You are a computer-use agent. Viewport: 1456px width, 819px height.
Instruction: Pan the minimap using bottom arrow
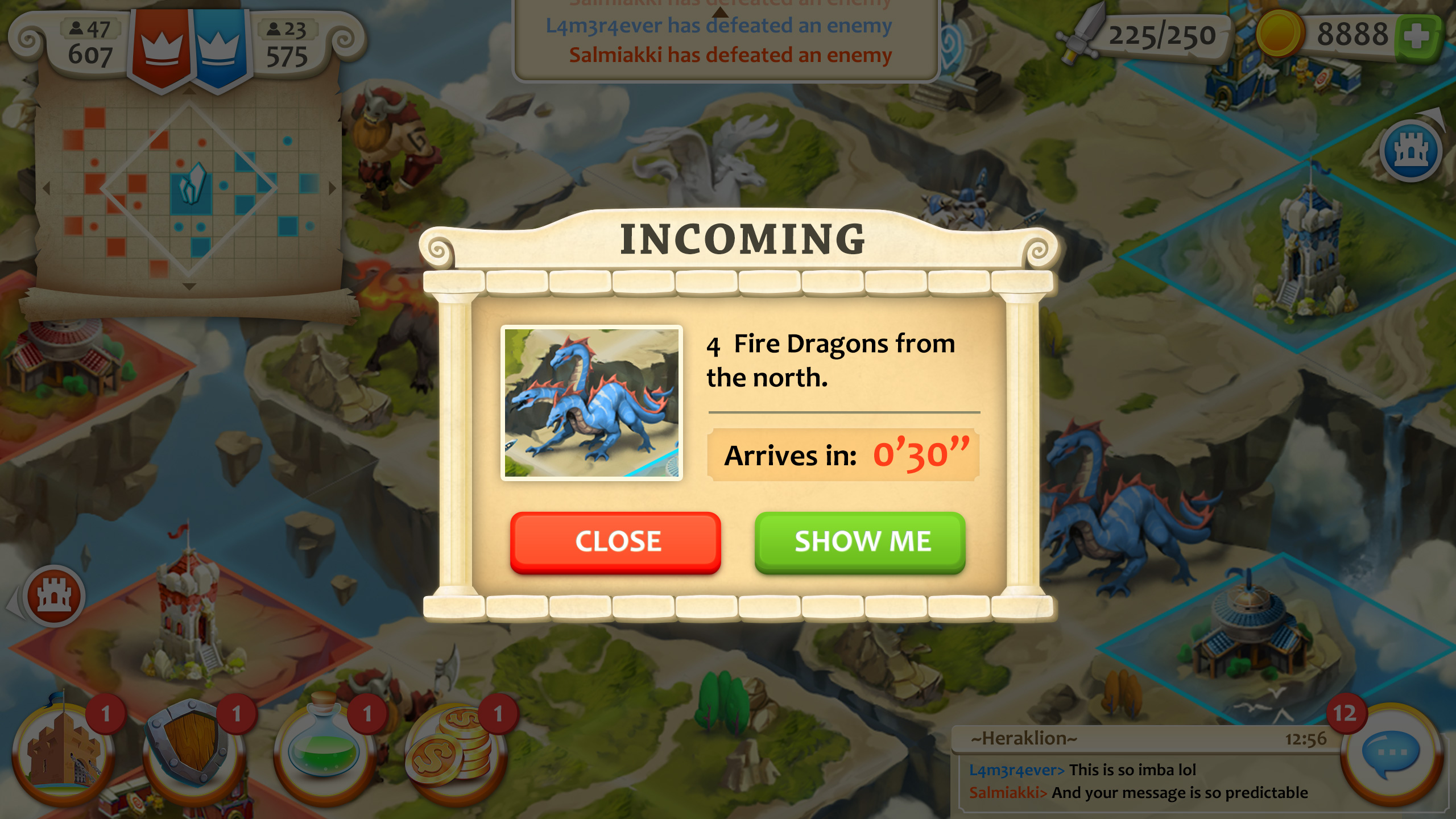click(x=189, y=287)
